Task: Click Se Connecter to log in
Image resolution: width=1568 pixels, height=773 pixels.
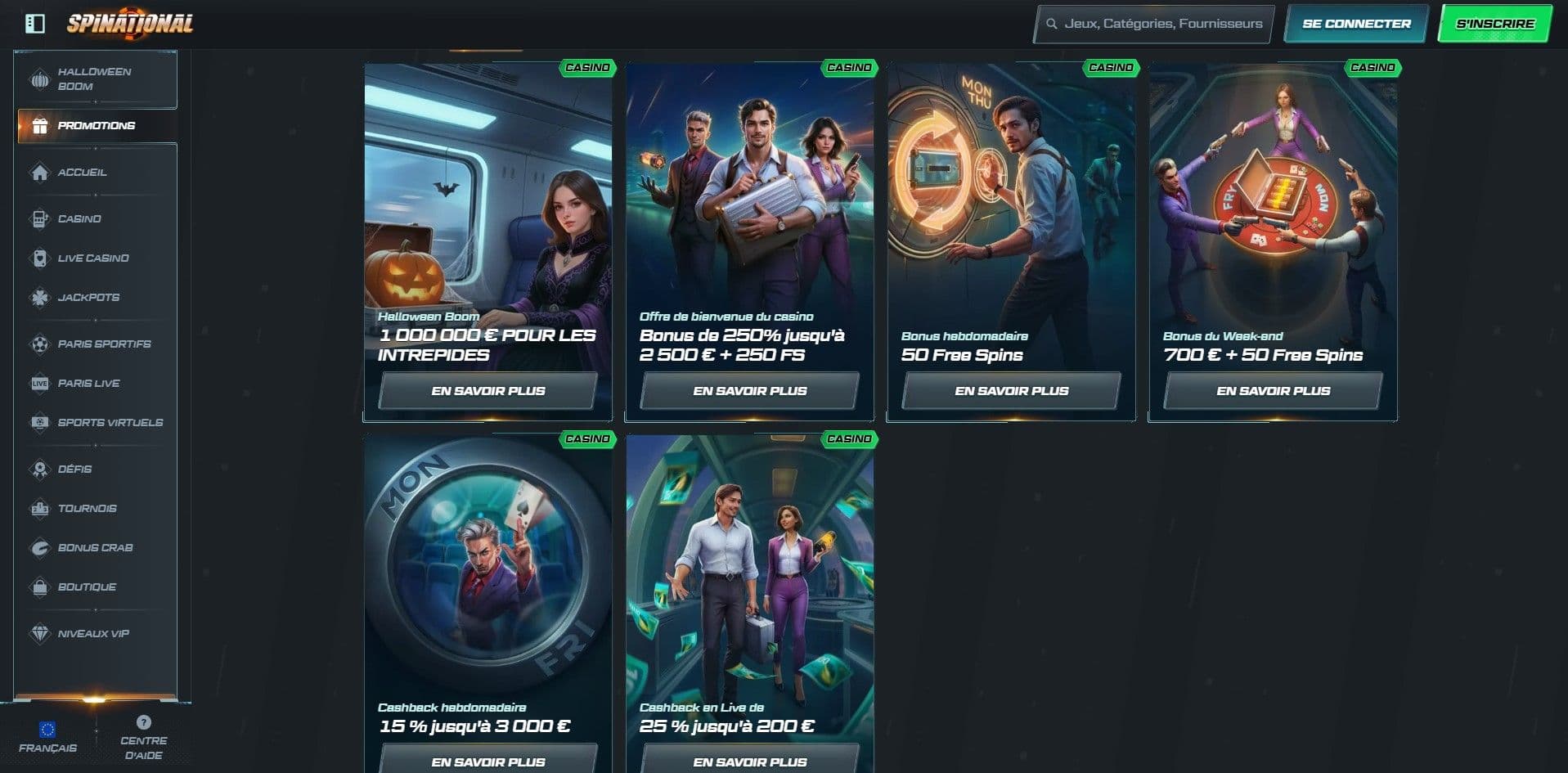Action: click(x=1354, y=24)
